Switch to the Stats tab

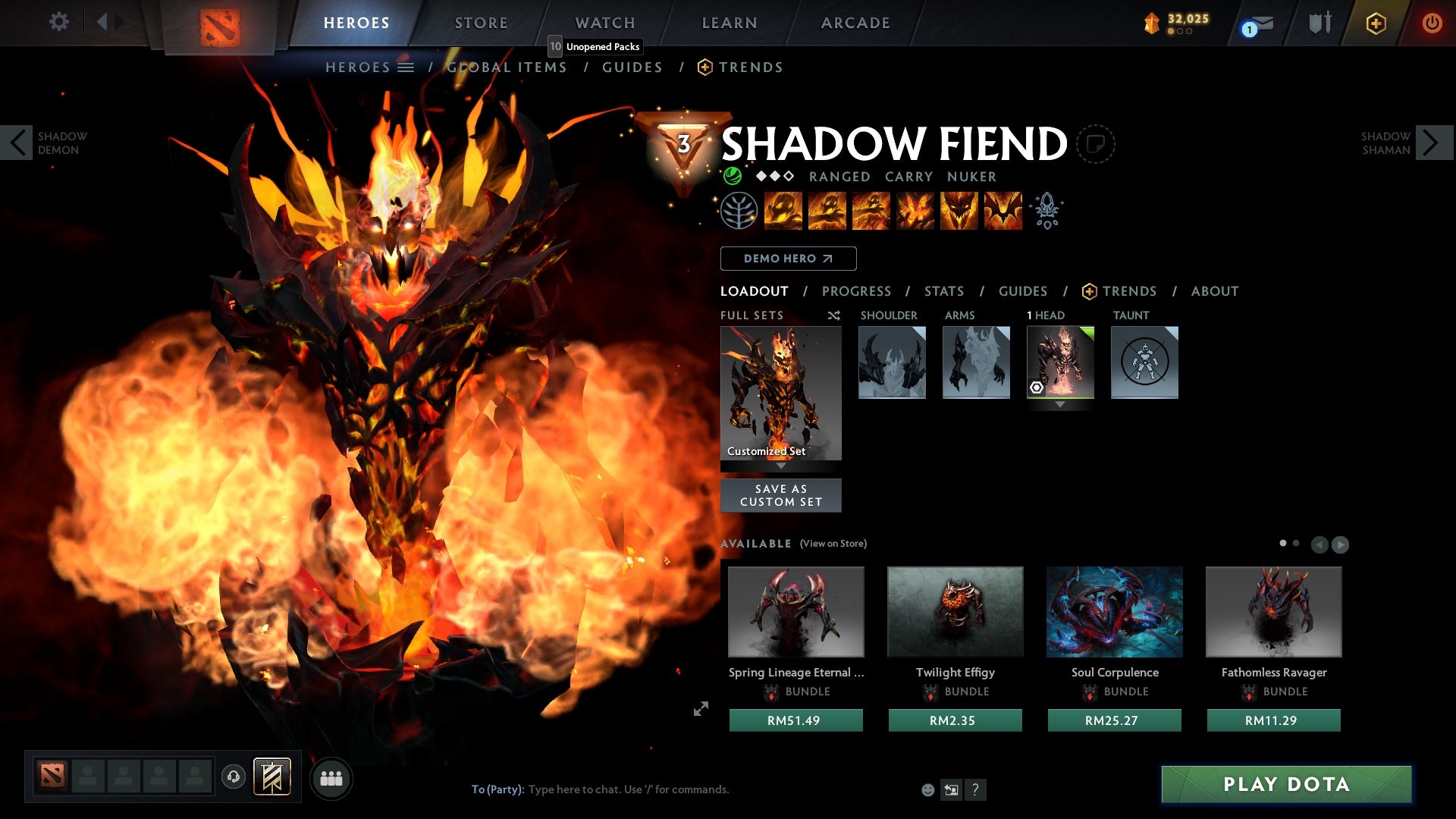[x=944, y=291]
